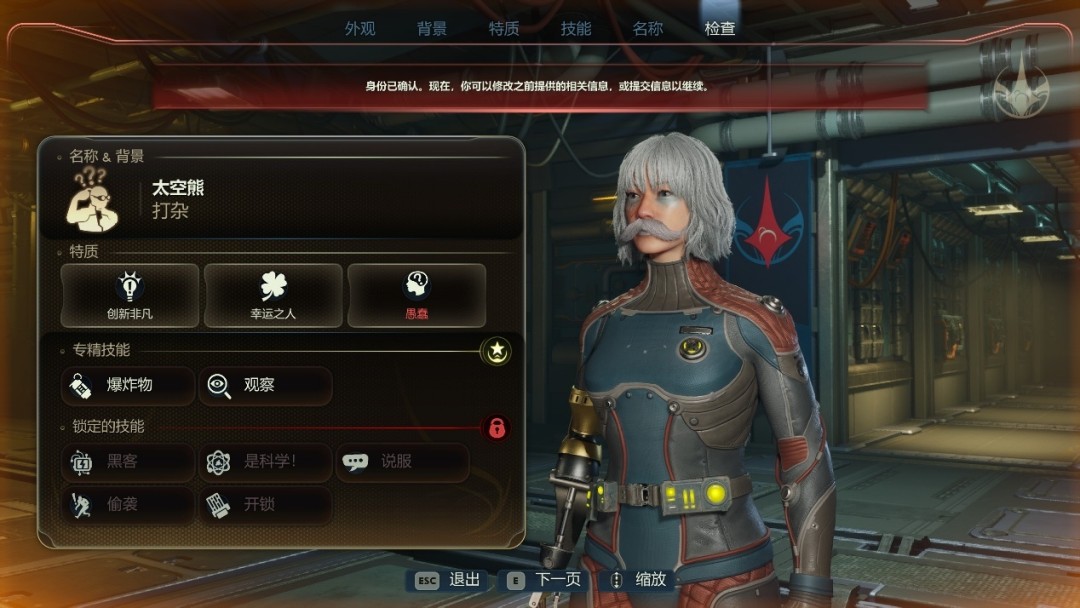The width and height of the screenshot is (1080, 608).
Task: Open the 背景 tab
Action: click(432, 29)
